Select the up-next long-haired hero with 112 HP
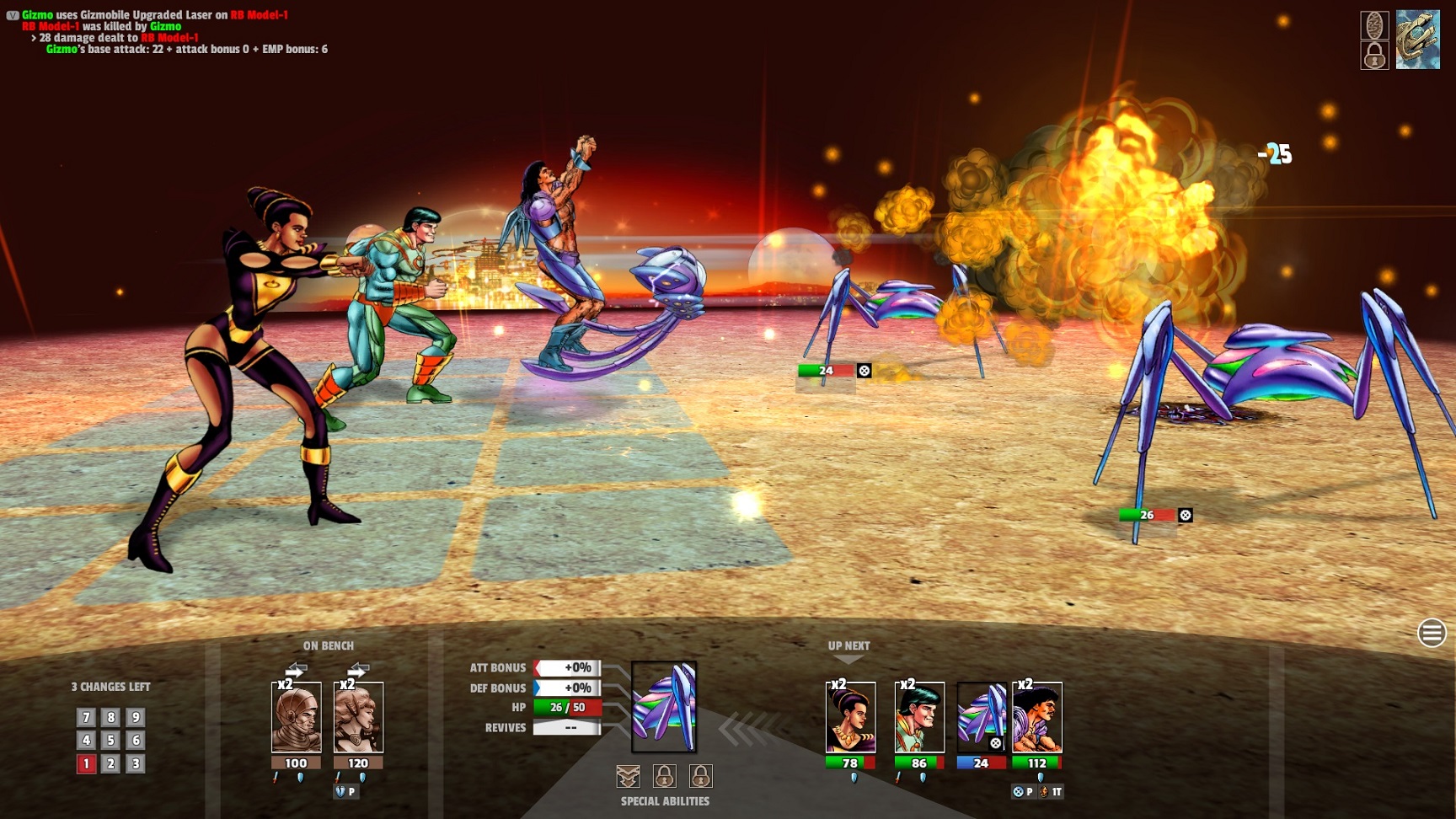This screenshot has width=1456, height=819. [1037, 718]
